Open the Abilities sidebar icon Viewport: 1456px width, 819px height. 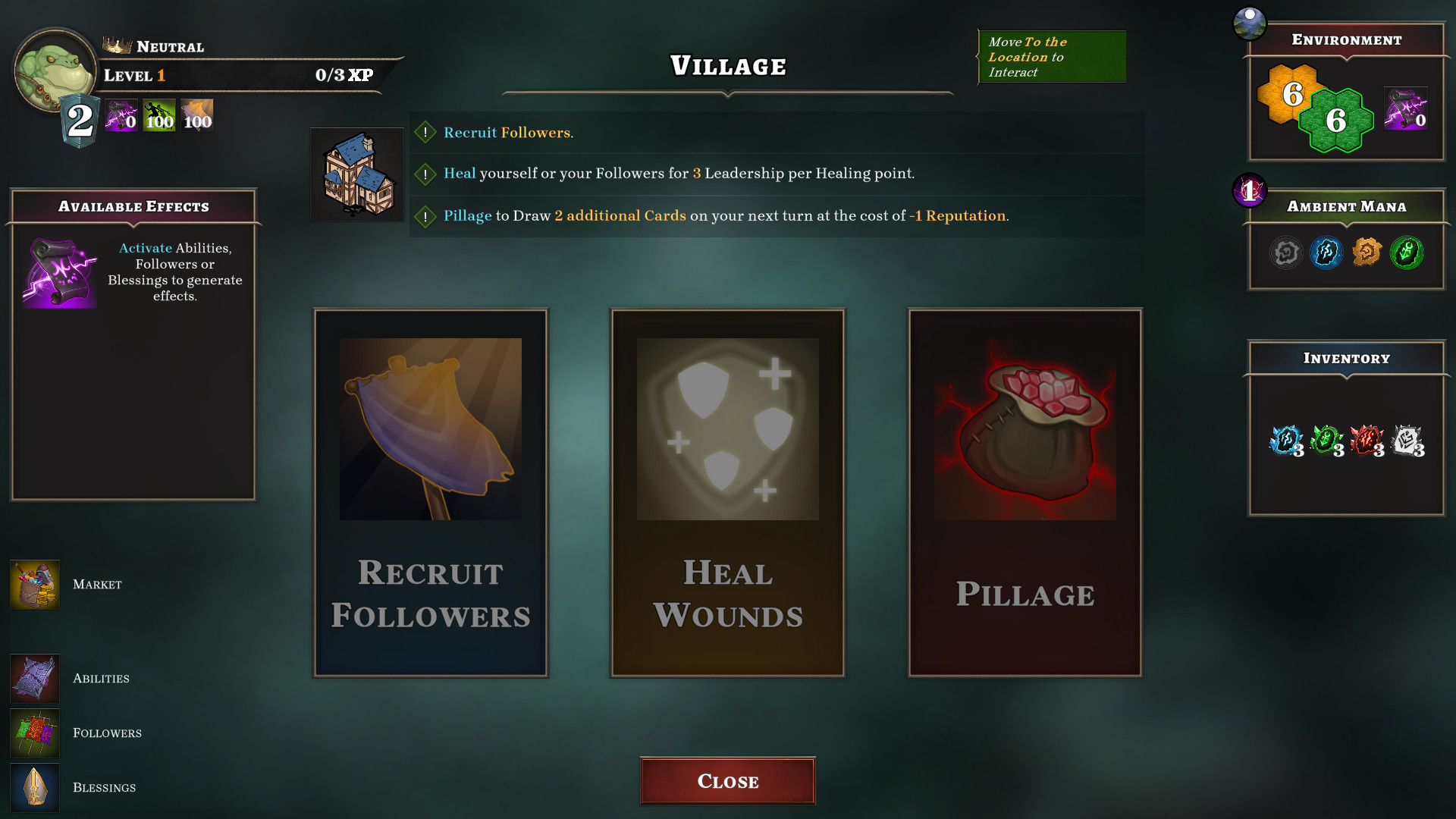coord(34,679)
